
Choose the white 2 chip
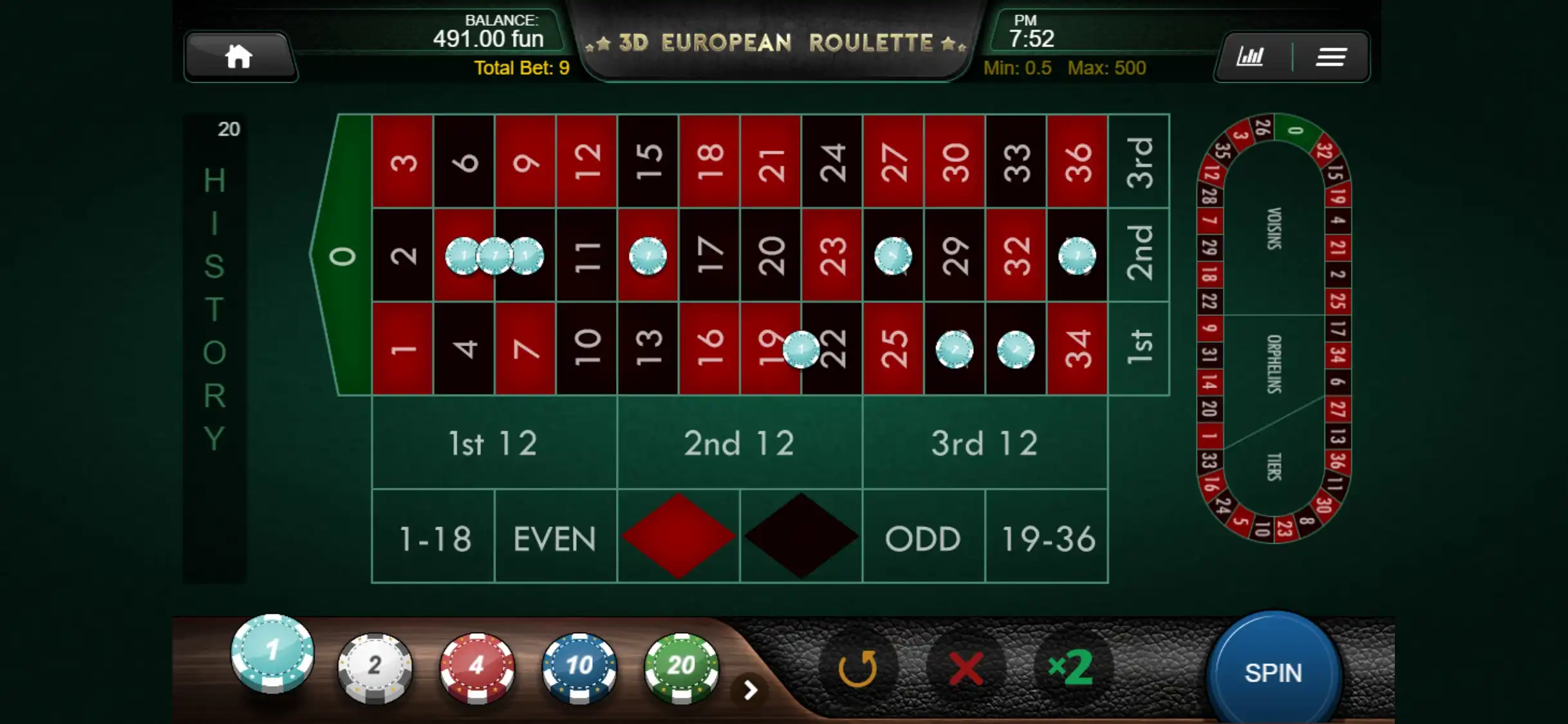pos(375,665)
